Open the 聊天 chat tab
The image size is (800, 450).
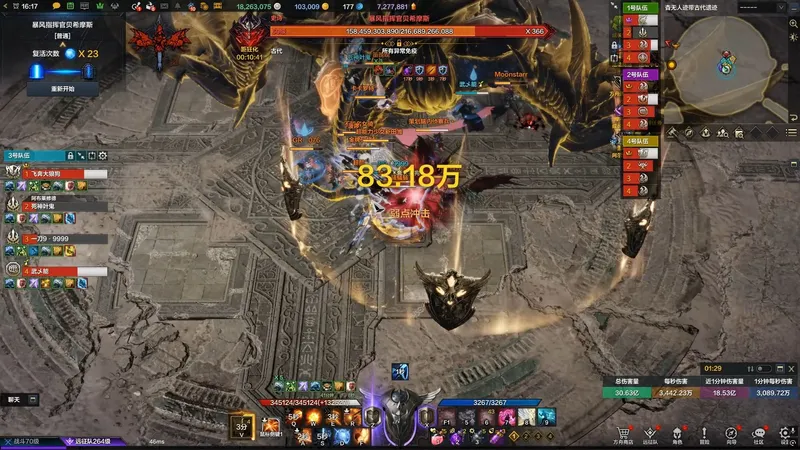pyautogui.click(x=14, y=399)
